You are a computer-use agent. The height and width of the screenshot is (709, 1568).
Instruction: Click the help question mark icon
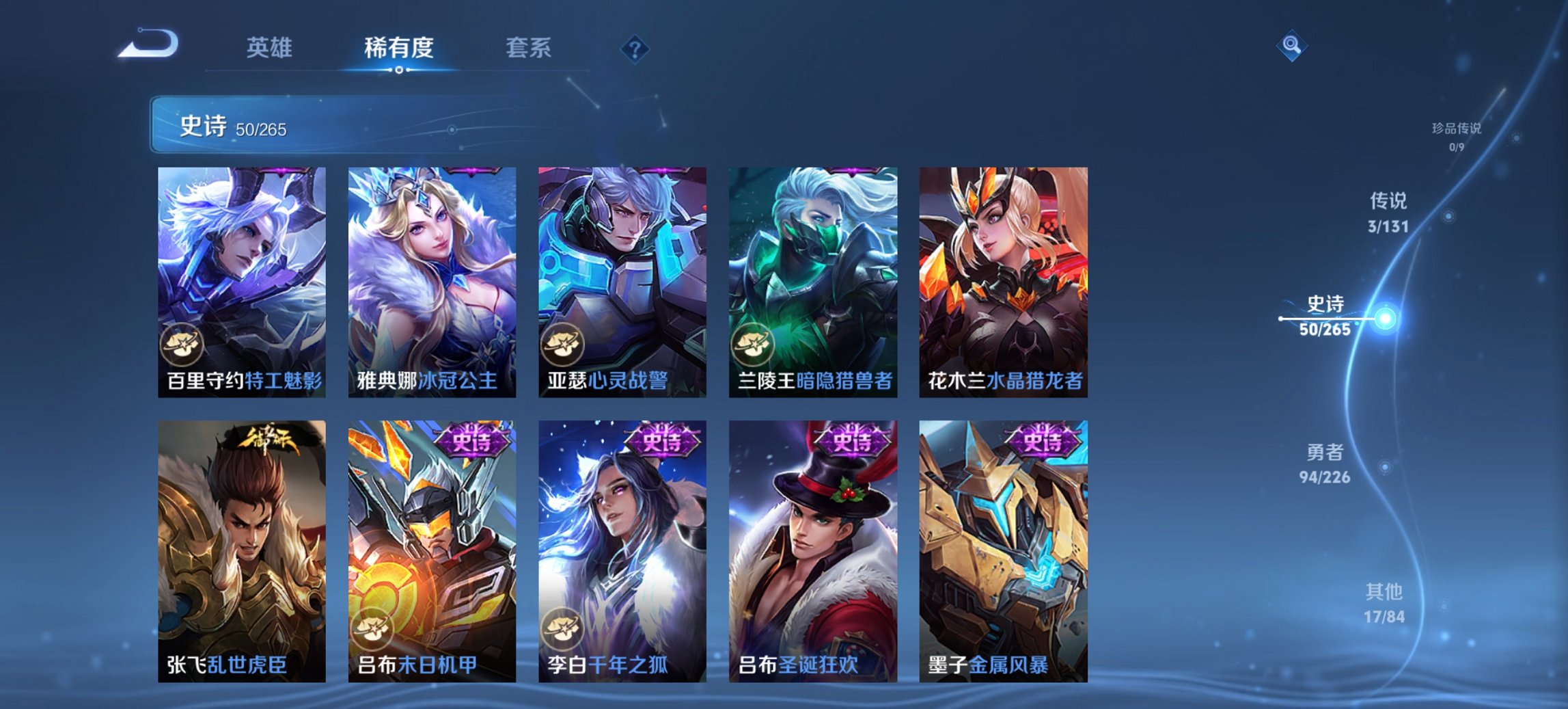tap(636, 48)
